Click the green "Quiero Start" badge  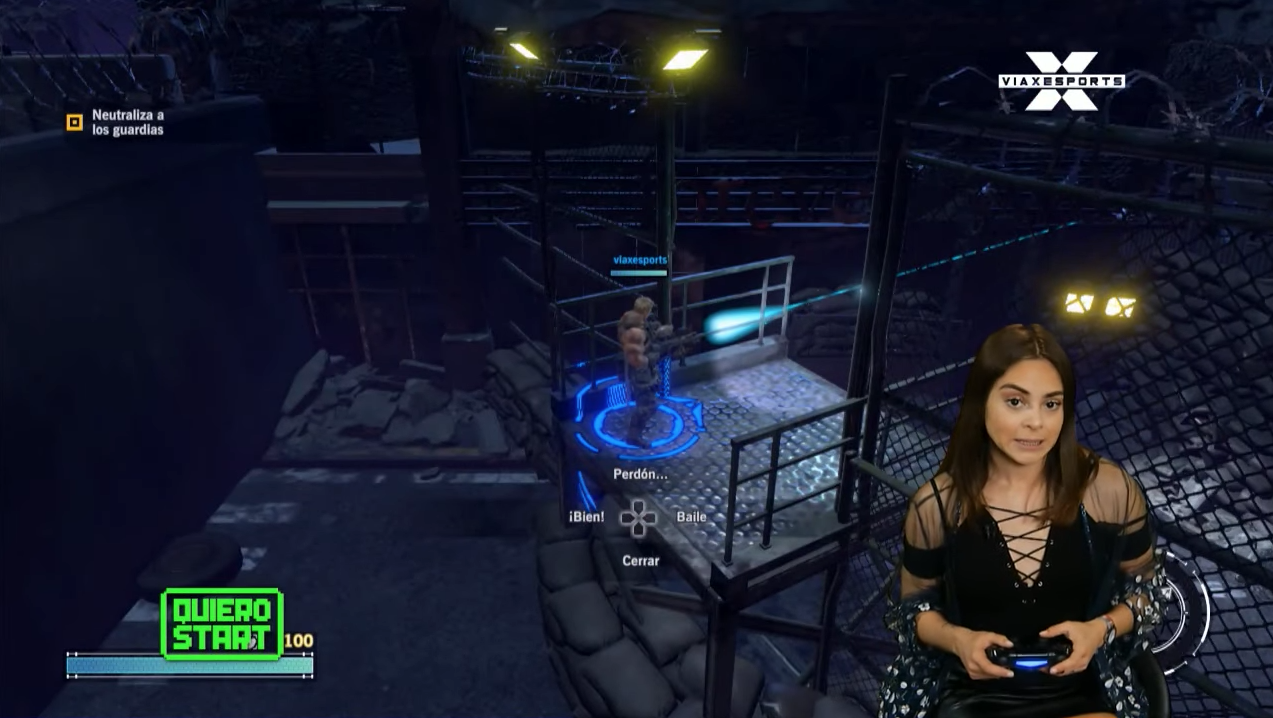pyautogui.click(x=221, y=624)
